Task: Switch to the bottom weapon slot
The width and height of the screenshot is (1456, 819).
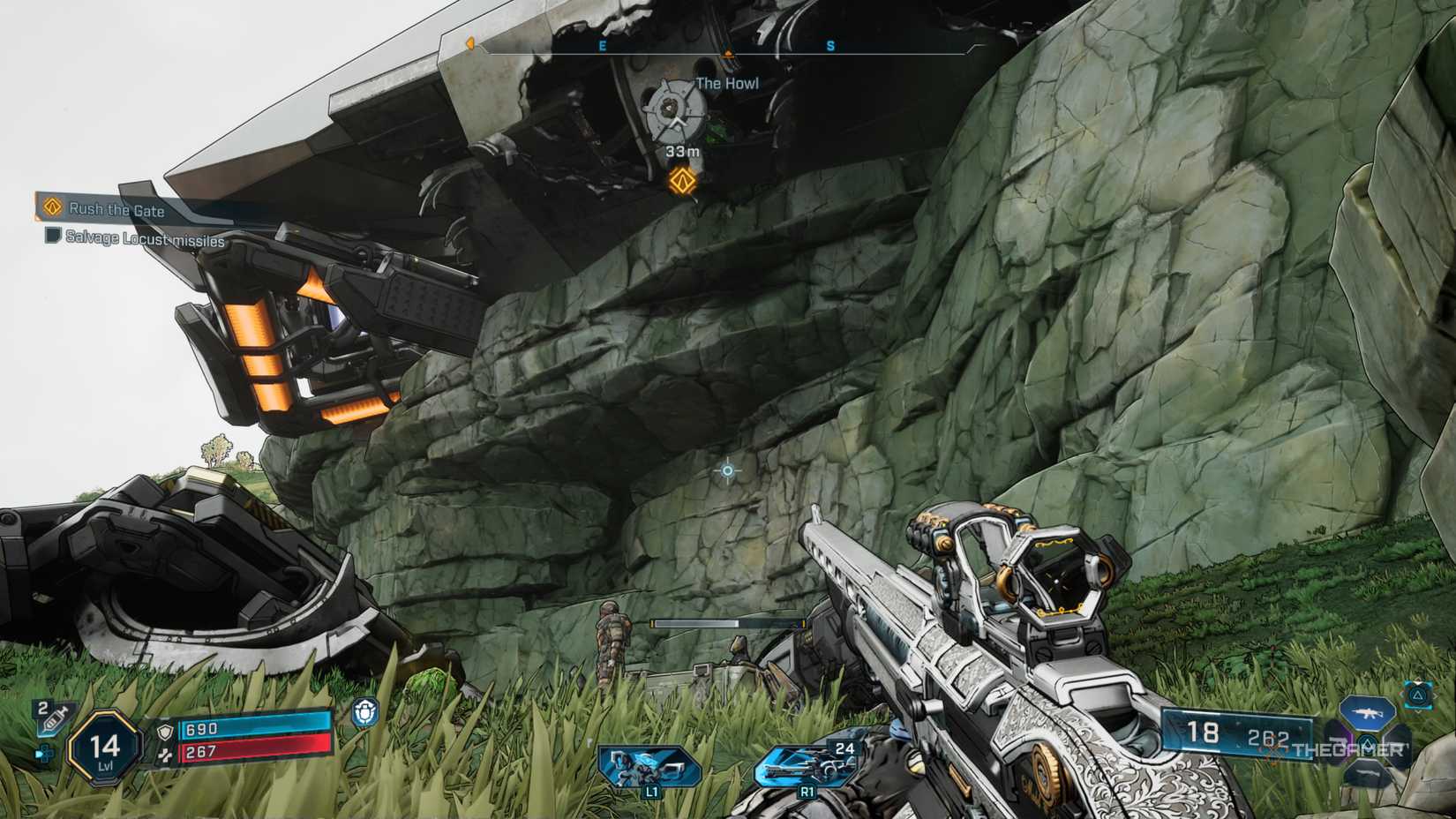Action: tap(1367, 773)
